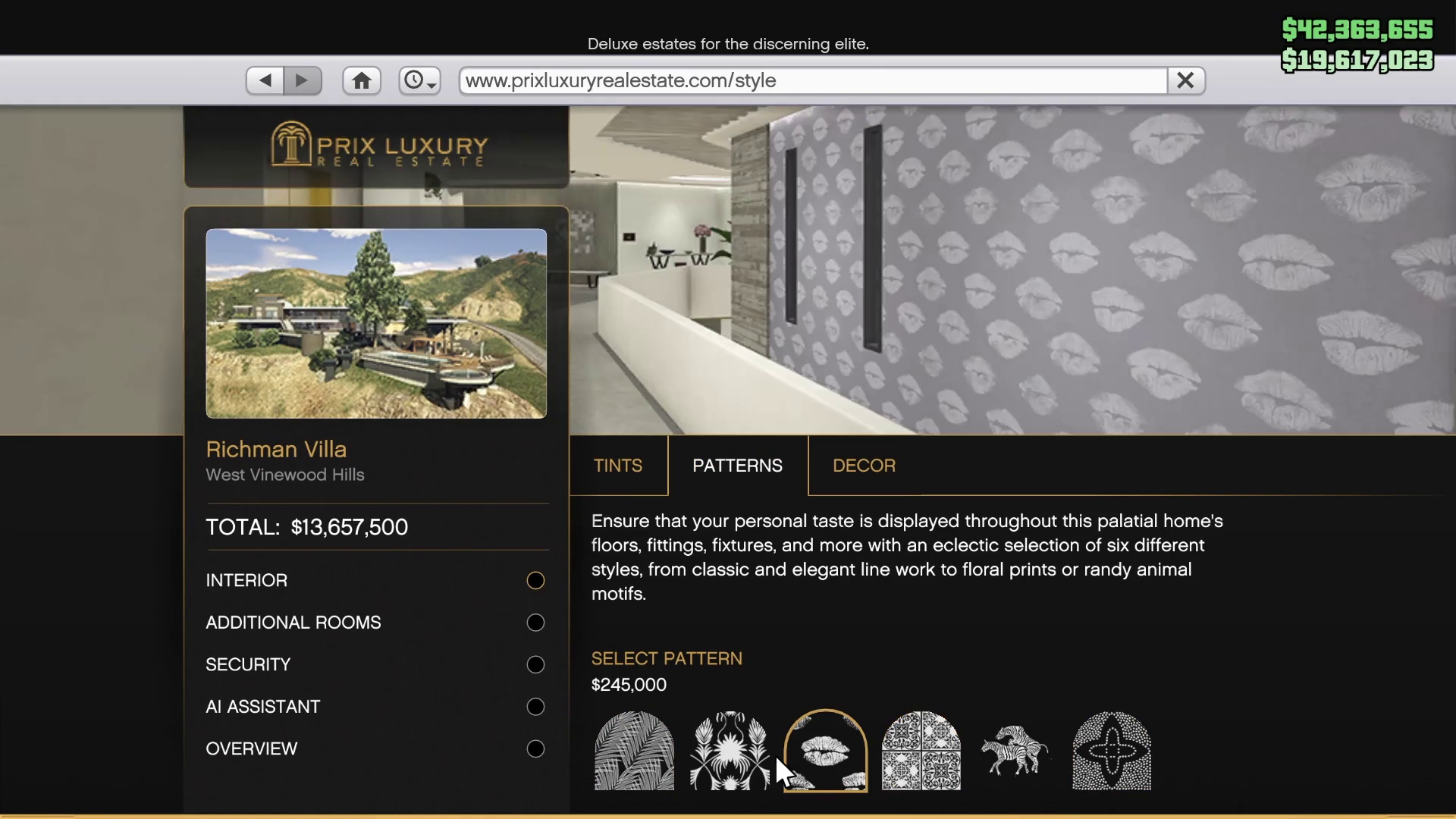Viewport: 1456px width, 819px height.
Task: Expand the ADDITIONAL ROOMS section
Action: (x=535, y=622)
